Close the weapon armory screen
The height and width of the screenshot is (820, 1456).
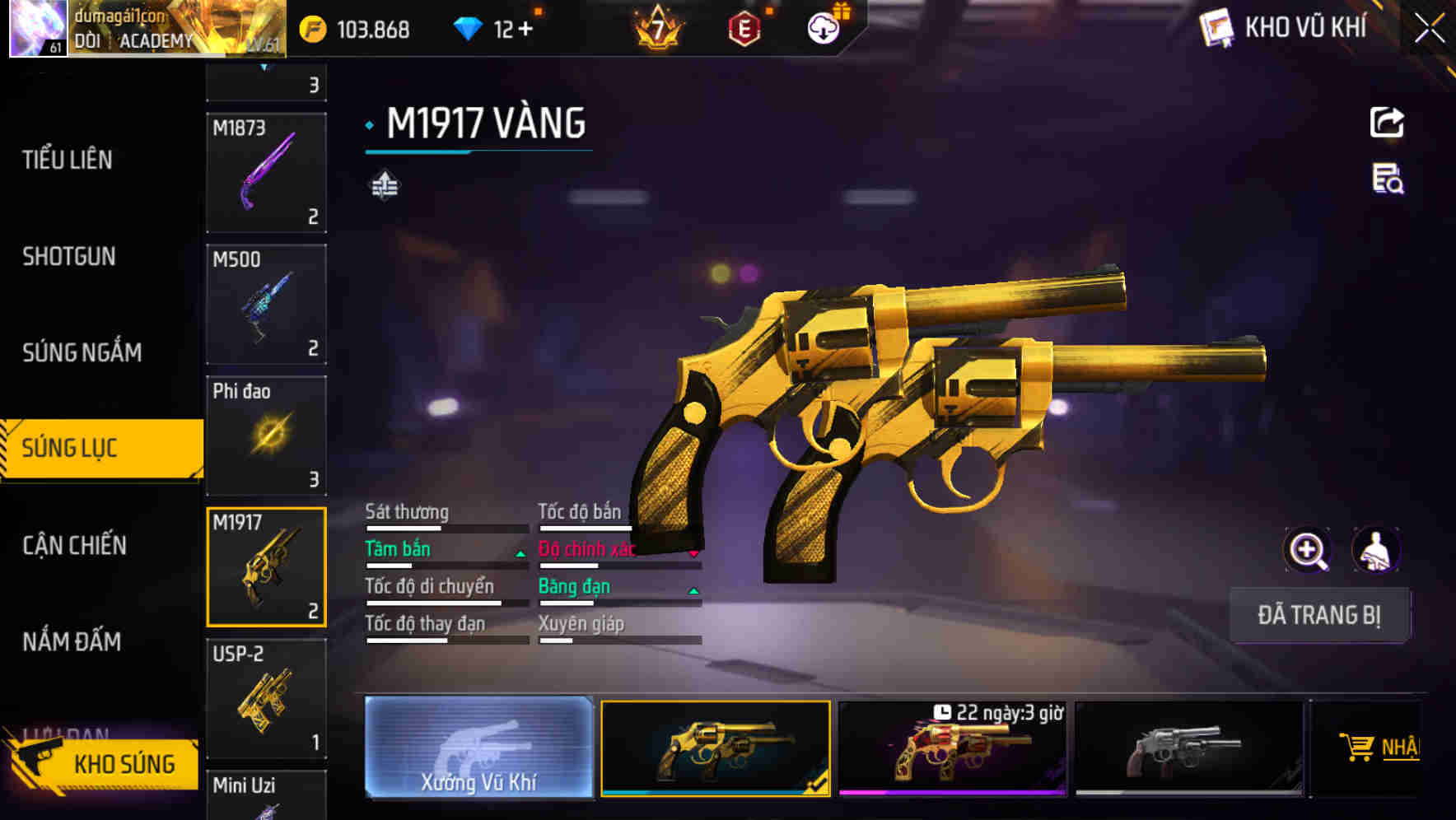(x=1430, y=29)
